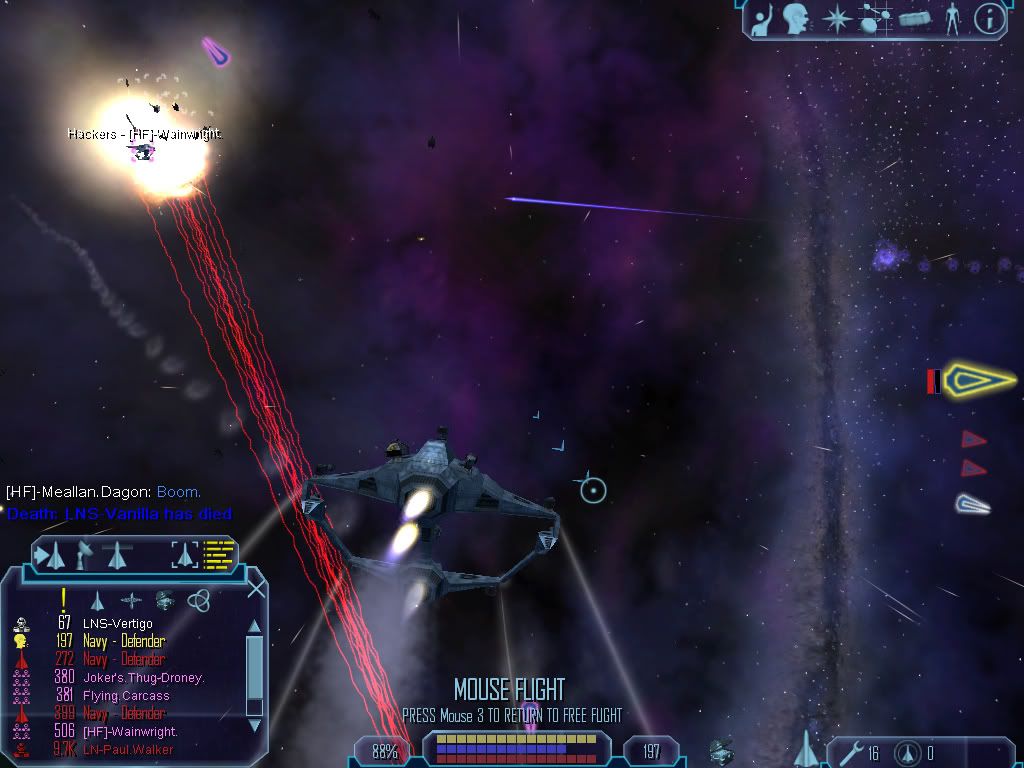1024x768 pixels.
Task: Target LN-Paul.Walker in the contact list
Action: [128, 750]
